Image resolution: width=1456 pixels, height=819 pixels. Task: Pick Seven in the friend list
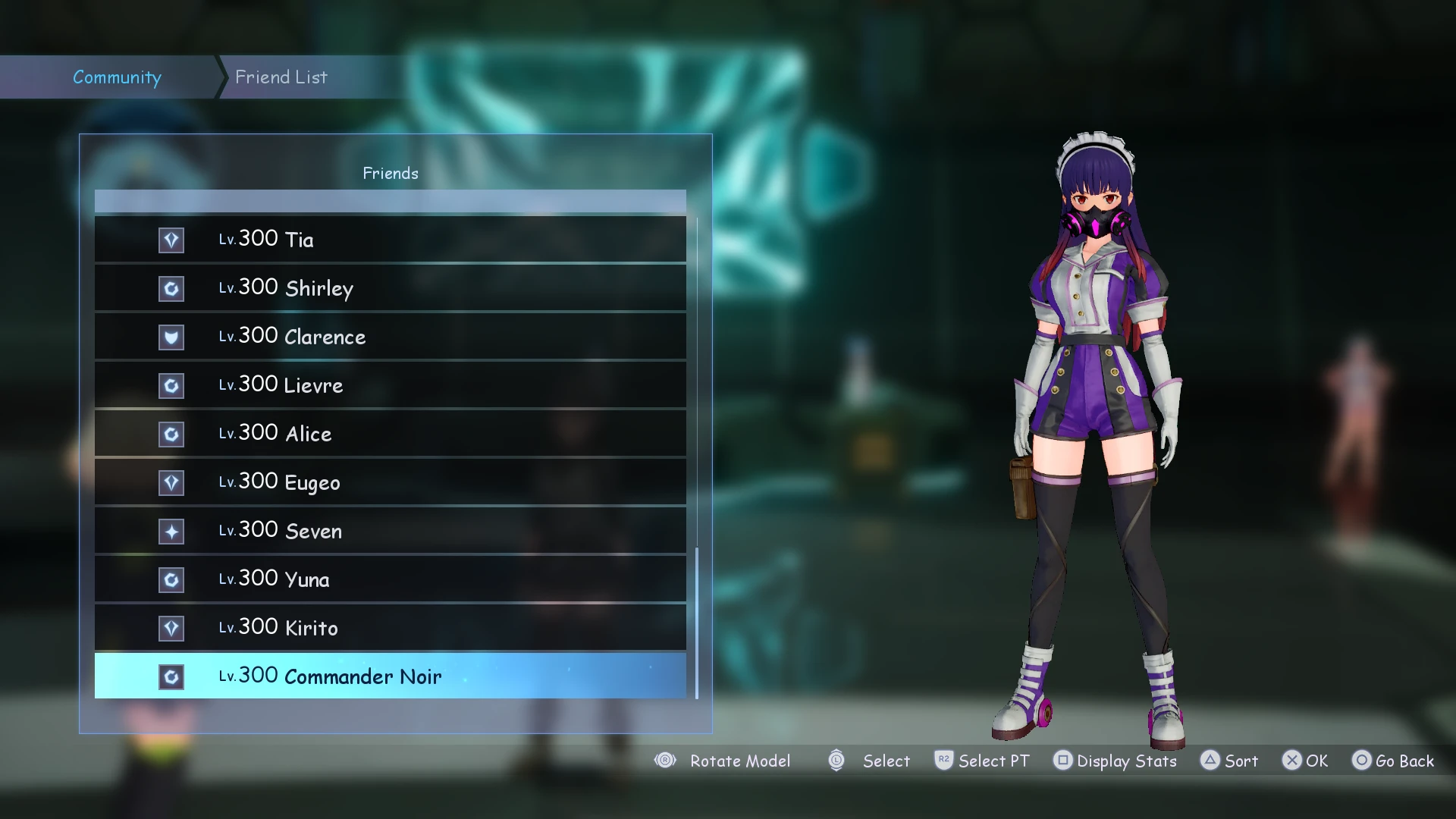390,531
